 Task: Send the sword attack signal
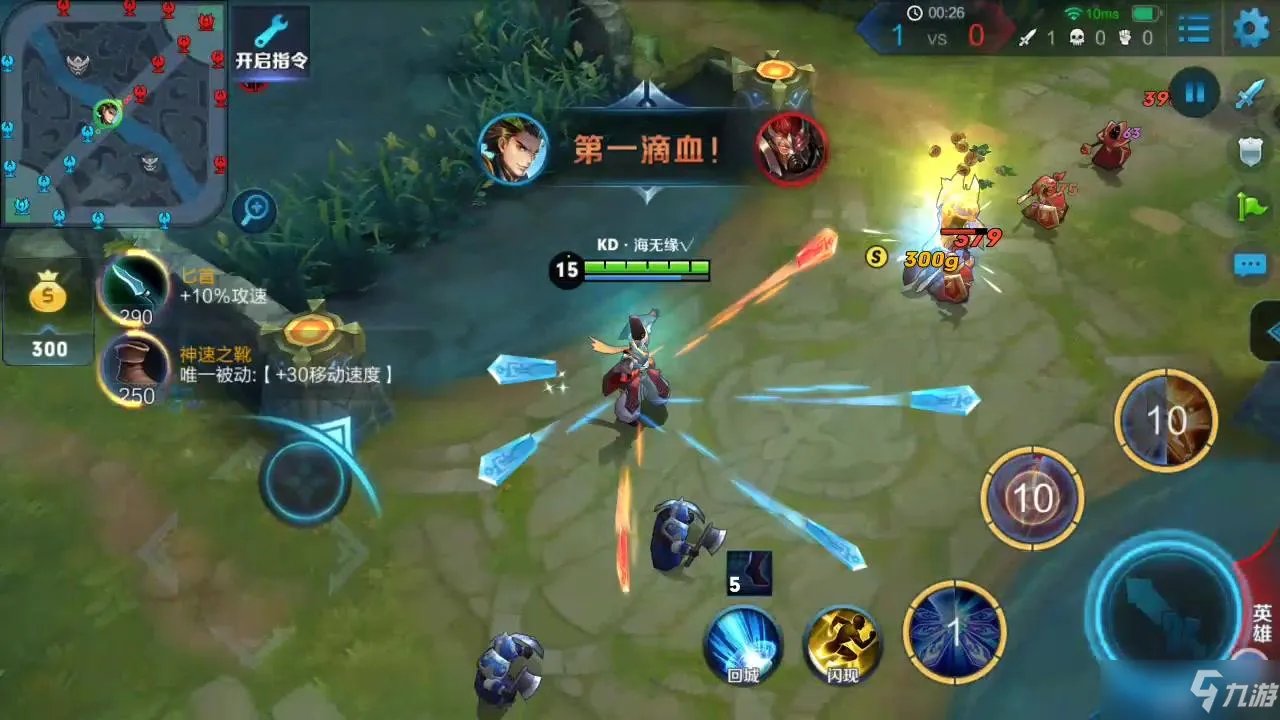(x=1251, y=95)
